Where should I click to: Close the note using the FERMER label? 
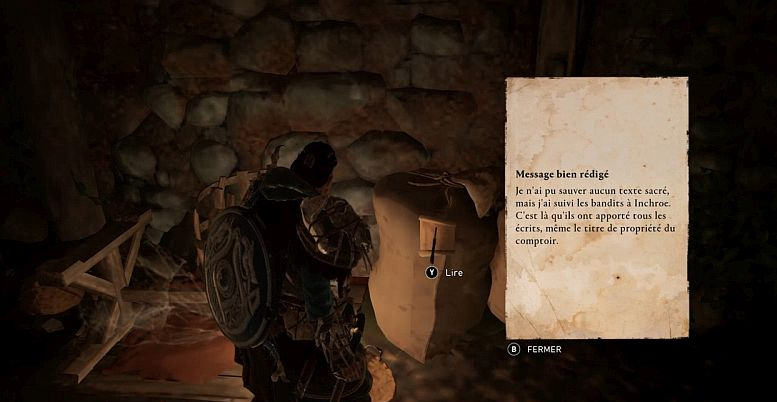[x=543, y=349]
